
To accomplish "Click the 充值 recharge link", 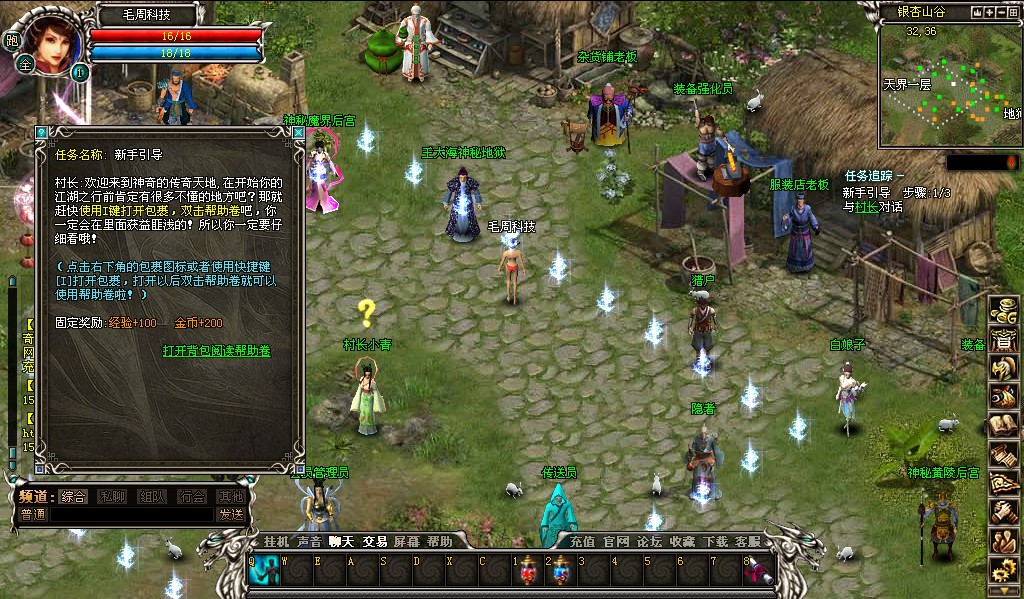I will tap(583, 541).
